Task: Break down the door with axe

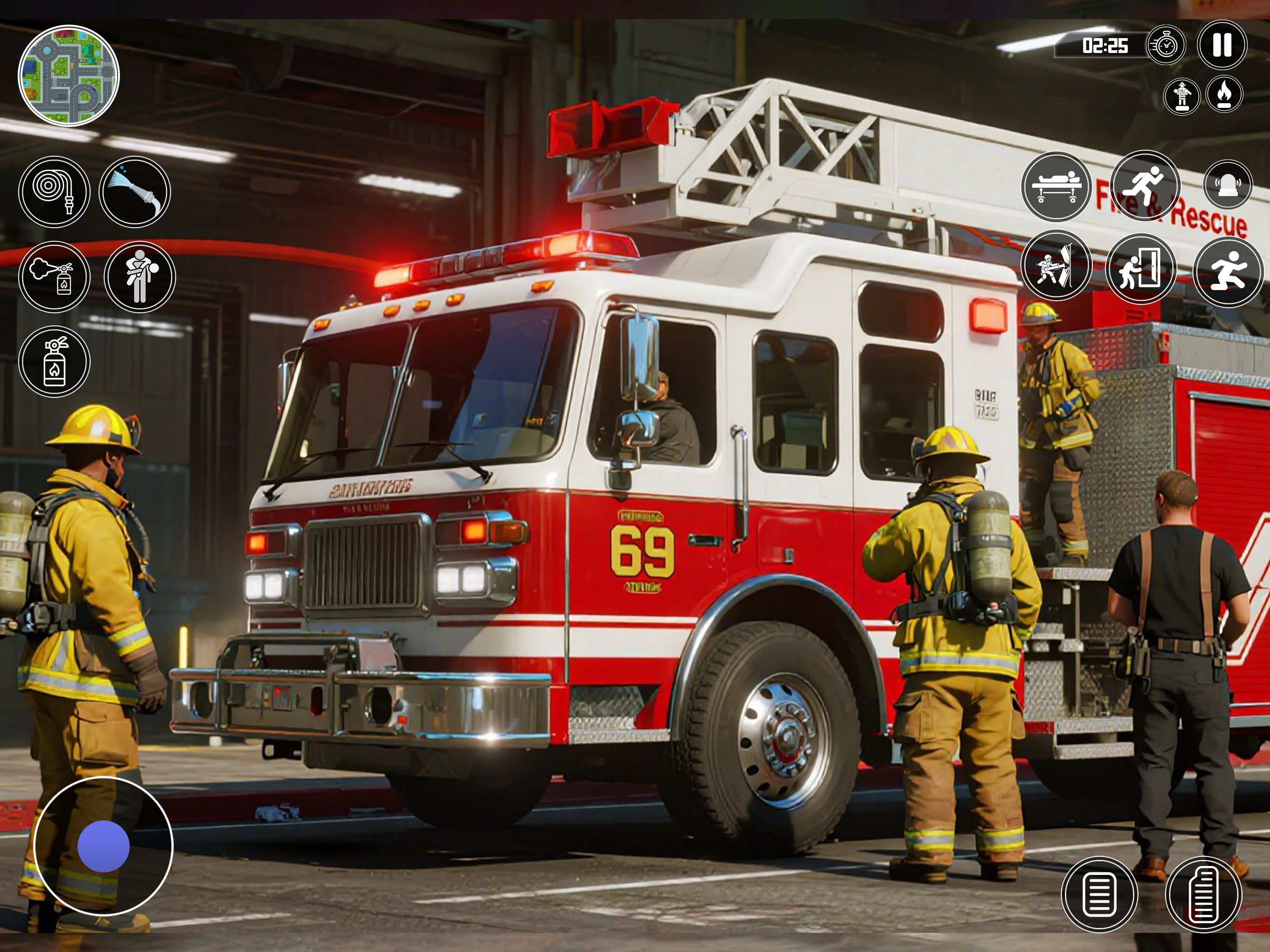Action: coord(1057,265)
